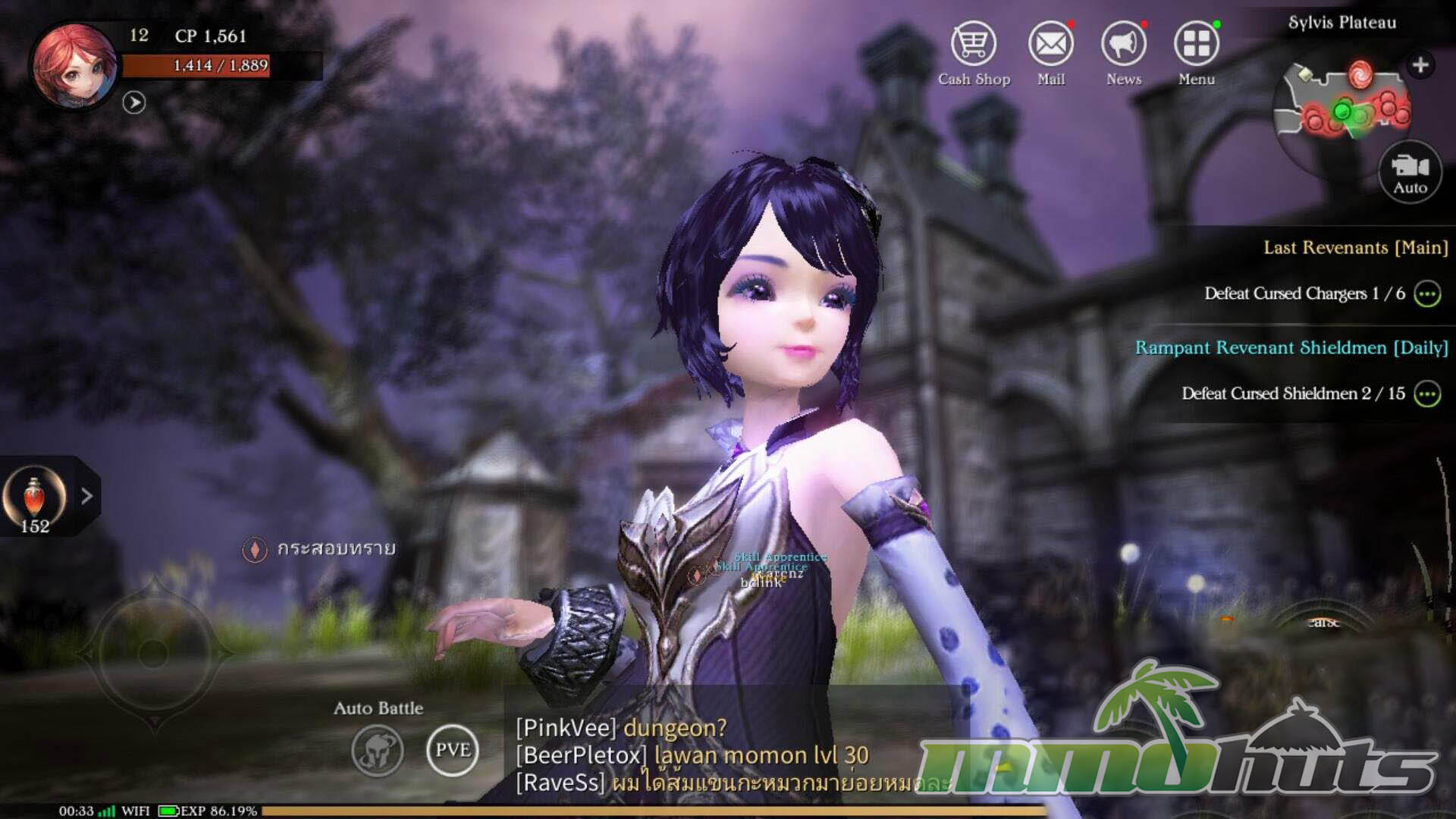Expand the arrow below the character portrait
Image resolution: width=1456 pixels, height=819 pixels.
pyautogui.click(x=134, y=102)
